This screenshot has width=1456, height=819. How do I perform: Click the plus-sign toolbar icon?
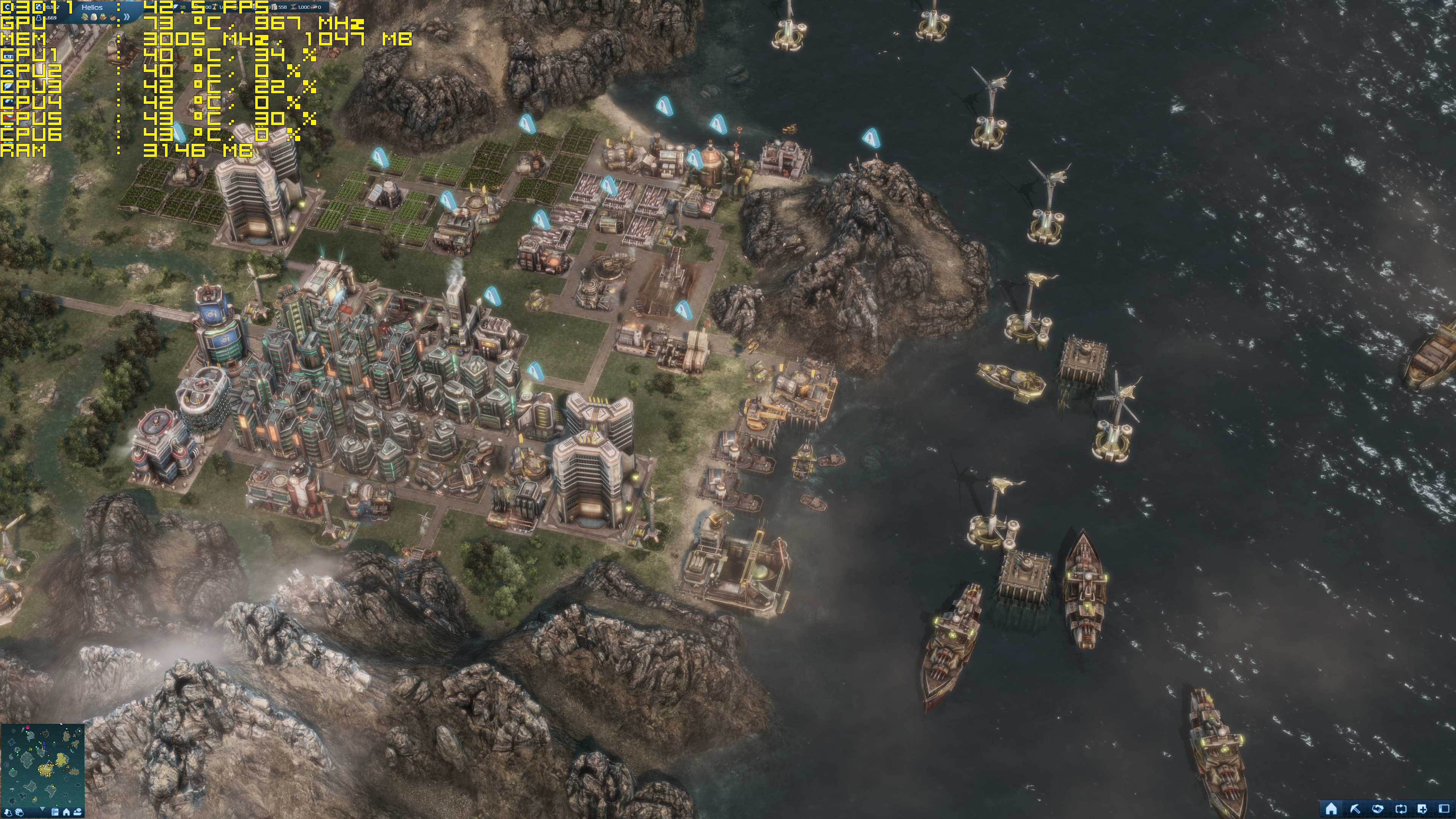[x=1423, y=809]
